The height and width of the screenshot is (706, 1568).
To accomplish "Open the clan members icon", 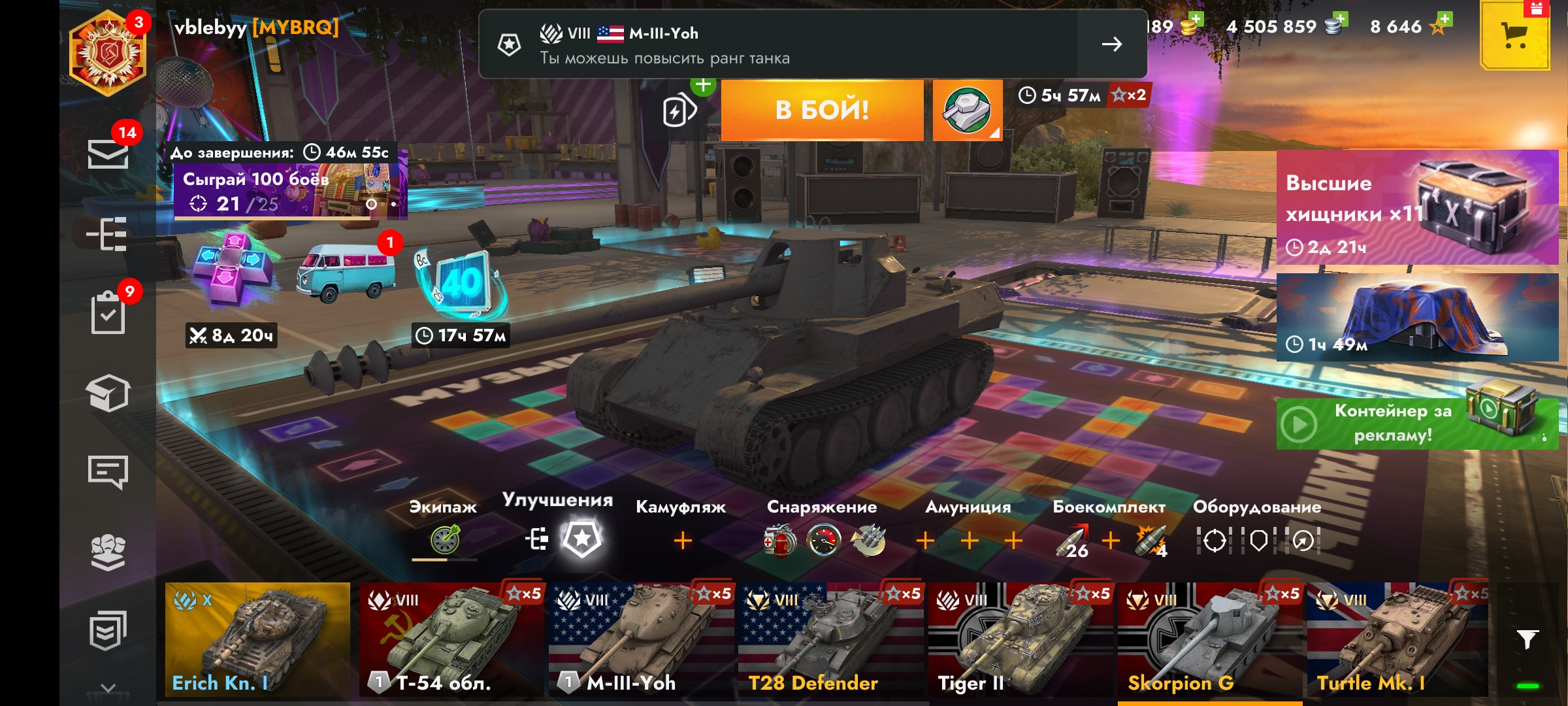I will pyautogui.click(x=108, y=552).
